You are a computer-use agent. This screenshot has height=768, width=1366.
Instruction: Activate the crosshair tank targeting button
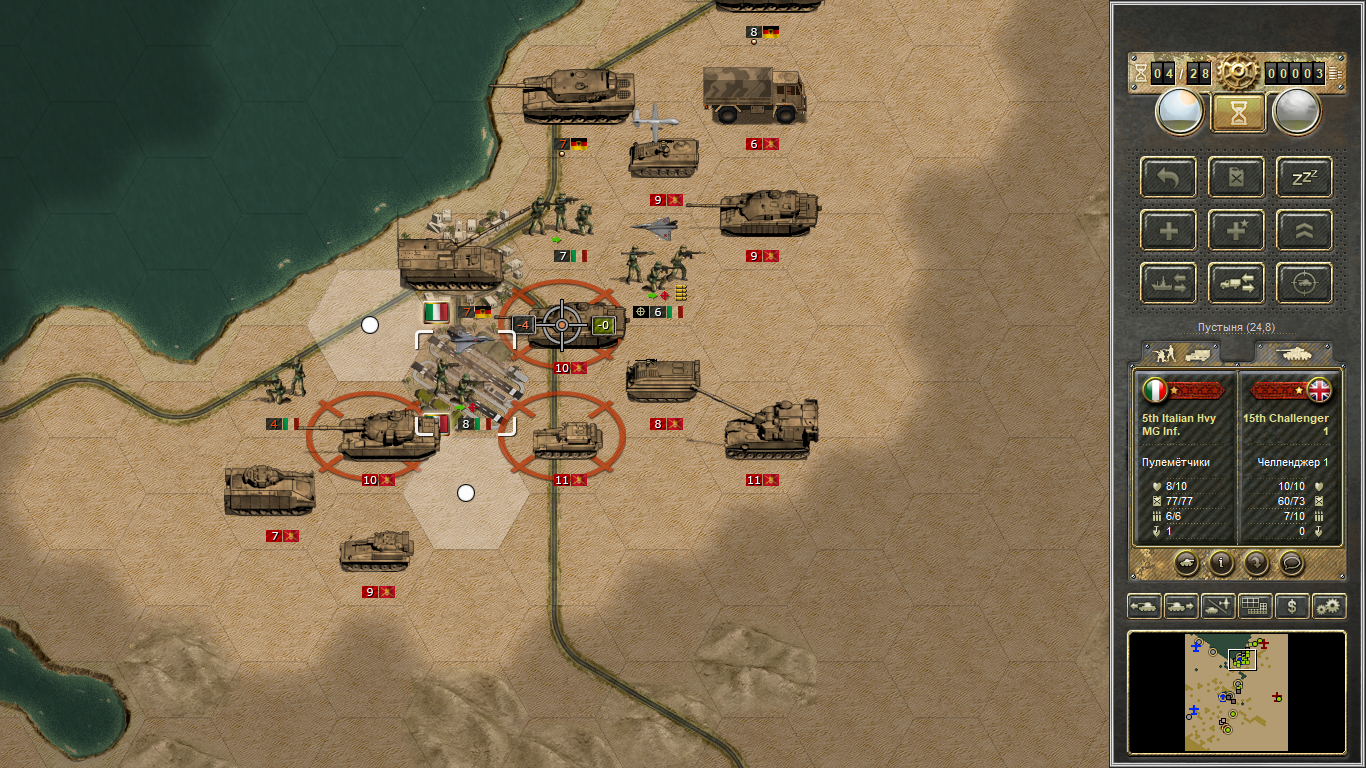(x=1304, y=284)
